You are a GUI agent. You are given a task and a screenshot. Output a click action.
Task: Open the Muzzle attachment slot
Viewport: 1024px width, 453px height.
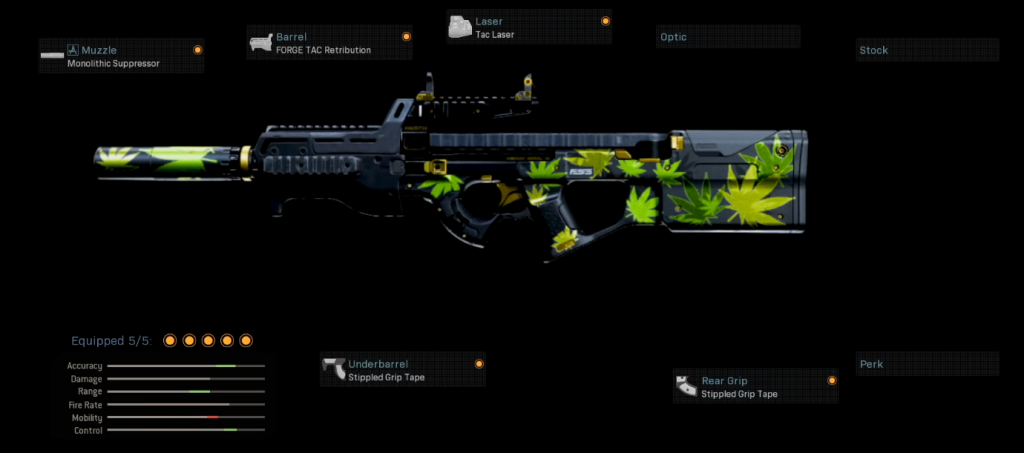click(121, 56)
